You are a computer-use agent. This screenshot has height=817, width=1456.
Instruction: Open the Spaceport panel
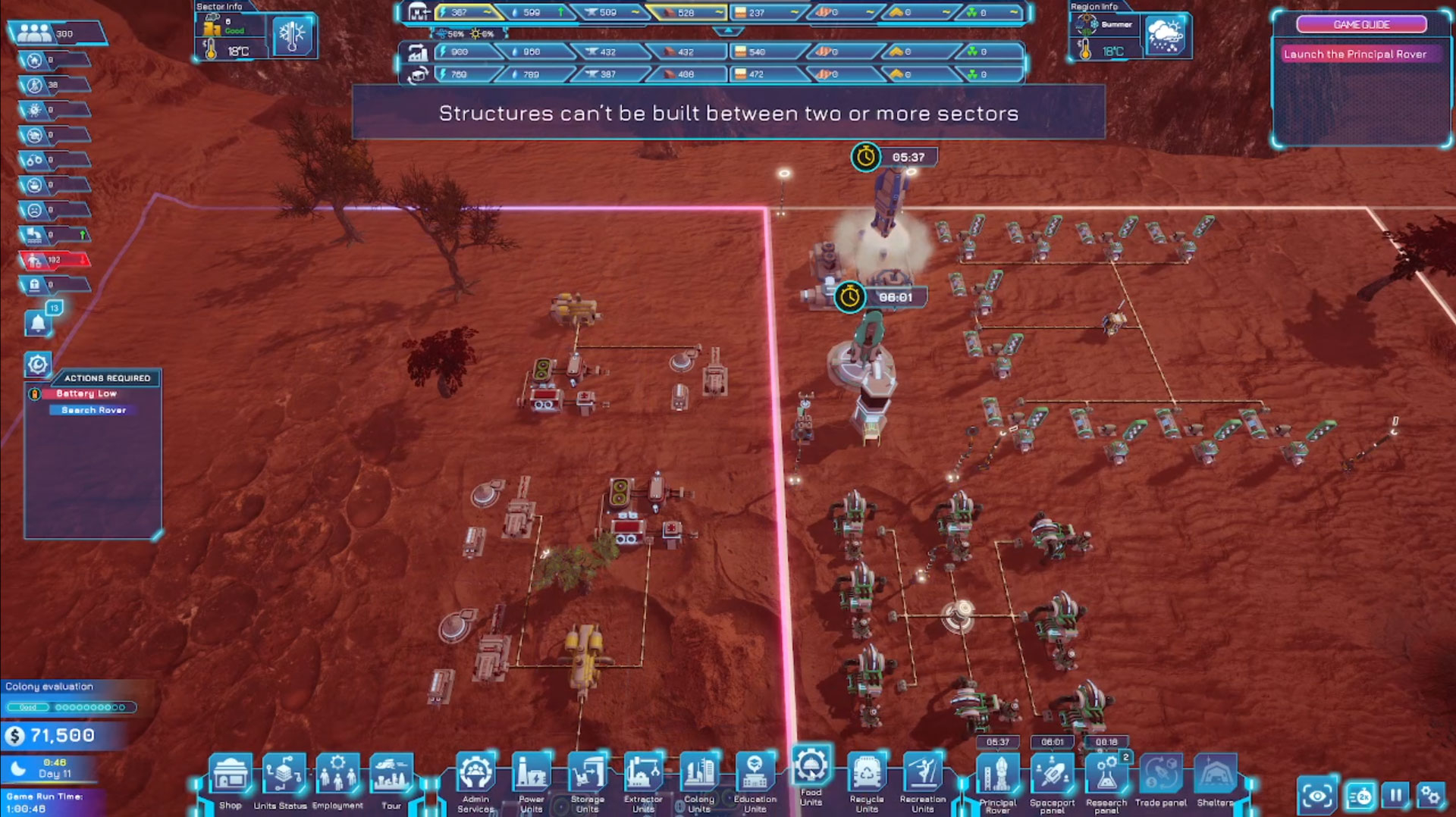coord(1052,778)
